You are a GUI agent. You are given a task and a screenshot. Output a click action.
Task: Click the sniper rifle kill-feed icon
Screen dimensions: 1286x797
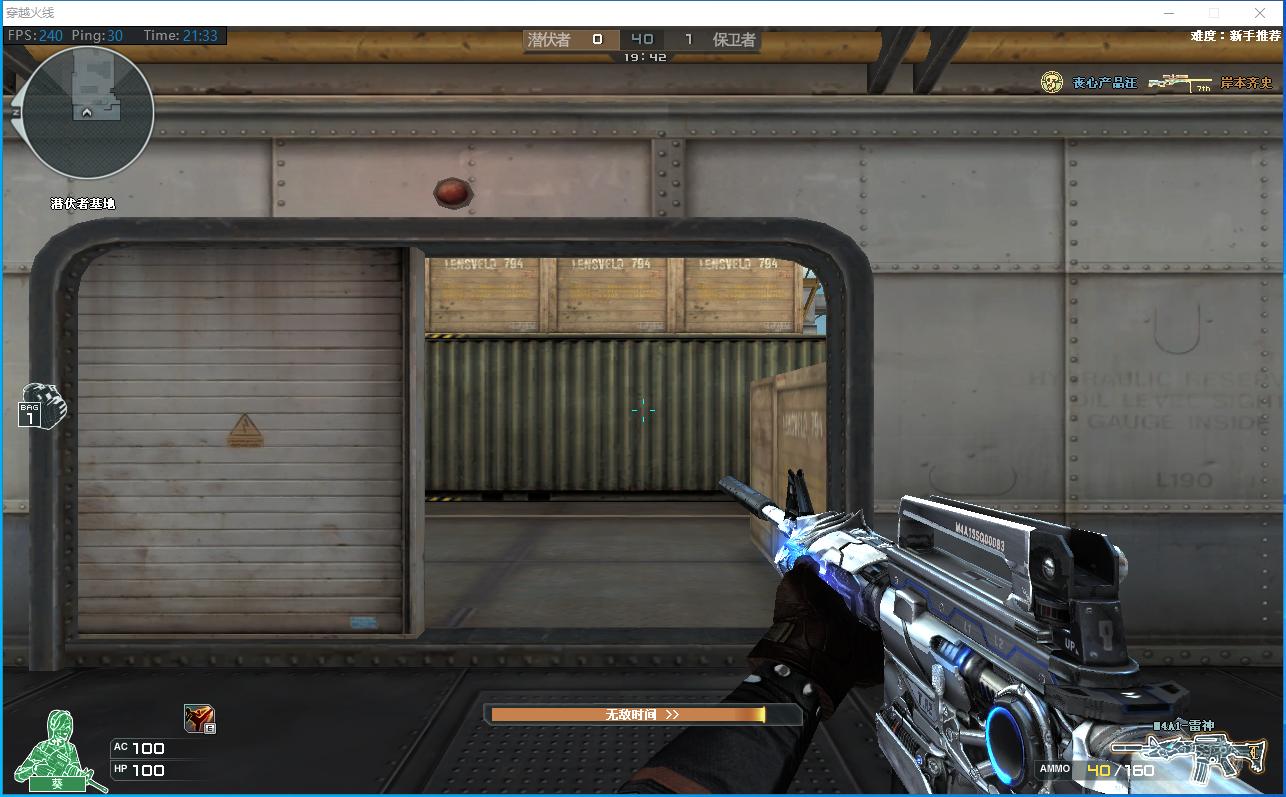click(1179, 83)
